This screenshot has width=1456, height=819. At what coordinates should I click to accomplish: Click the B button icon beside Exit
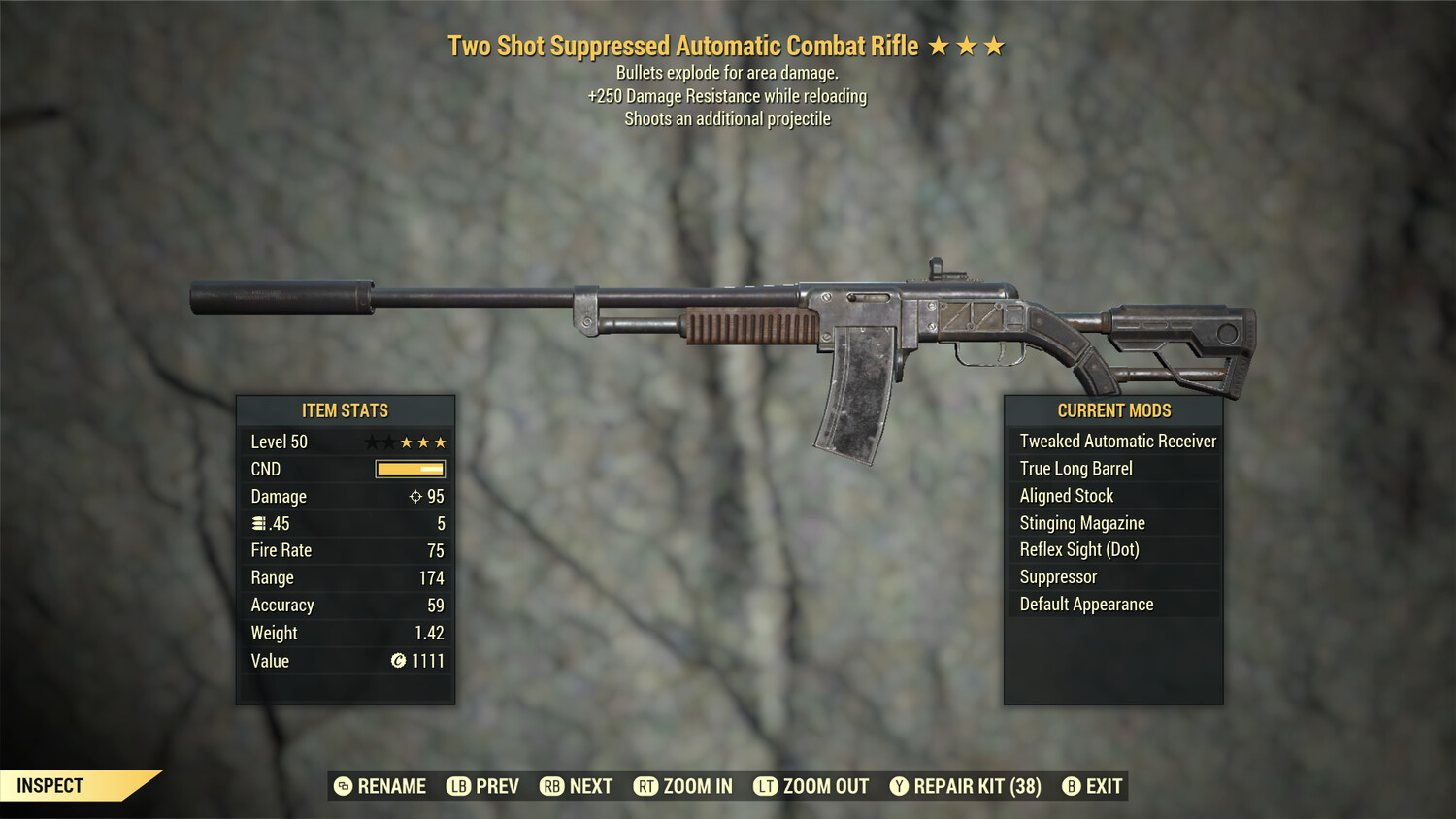click(x=1071, y=786)
